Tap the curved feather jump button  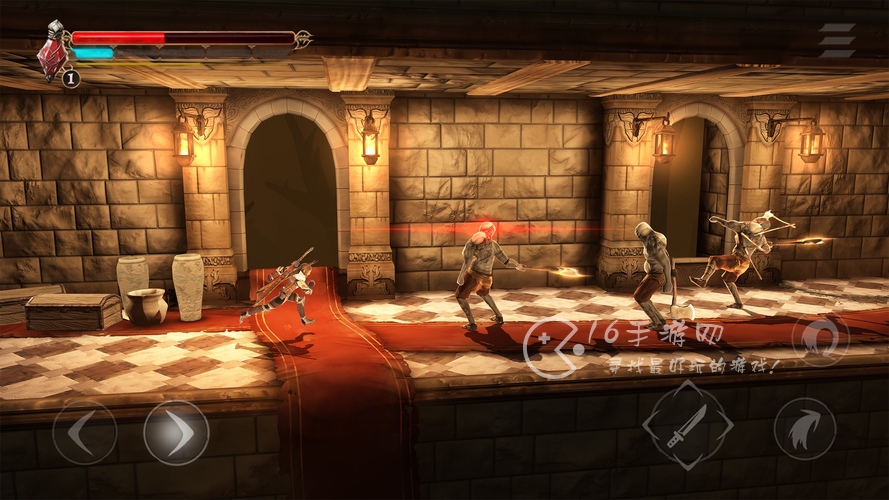click(804, 429)
